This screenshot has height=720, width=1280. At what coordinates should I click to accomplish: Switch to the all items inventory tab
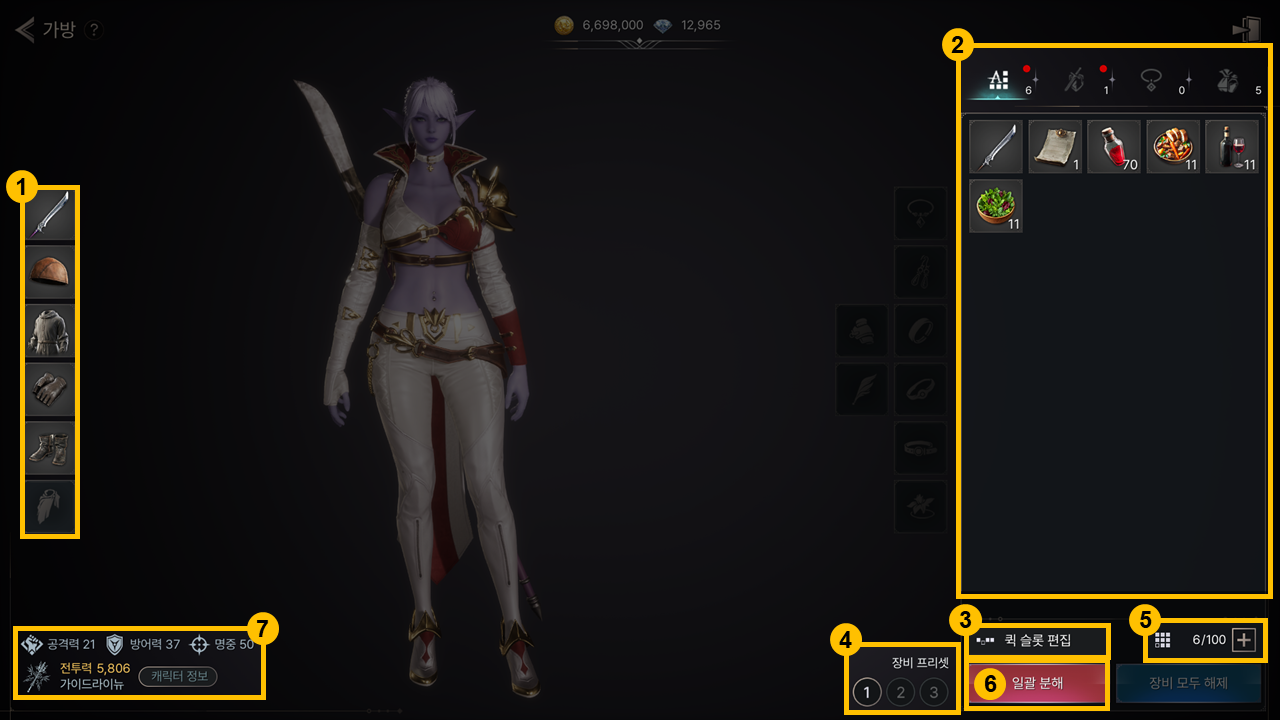tap(999, 81)
